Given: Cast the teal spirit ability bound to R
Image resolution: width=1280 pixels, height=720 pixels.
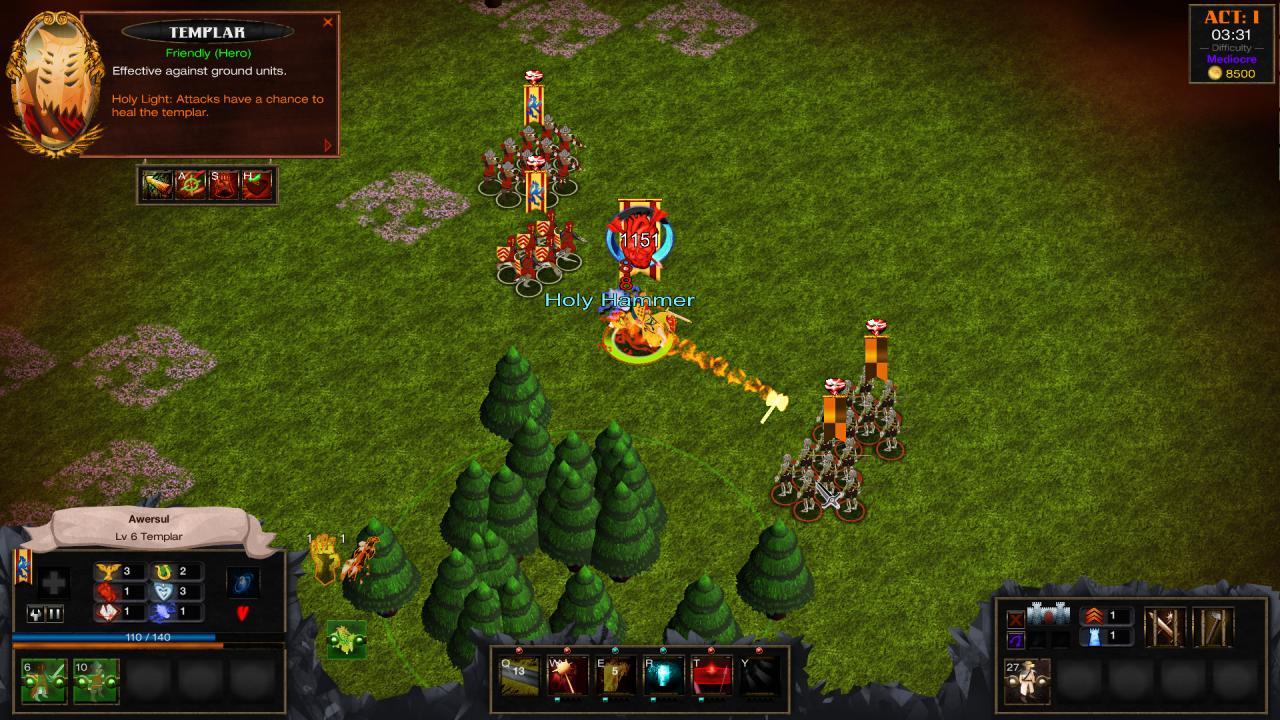Looking at the screenshot, I should 664,676.
